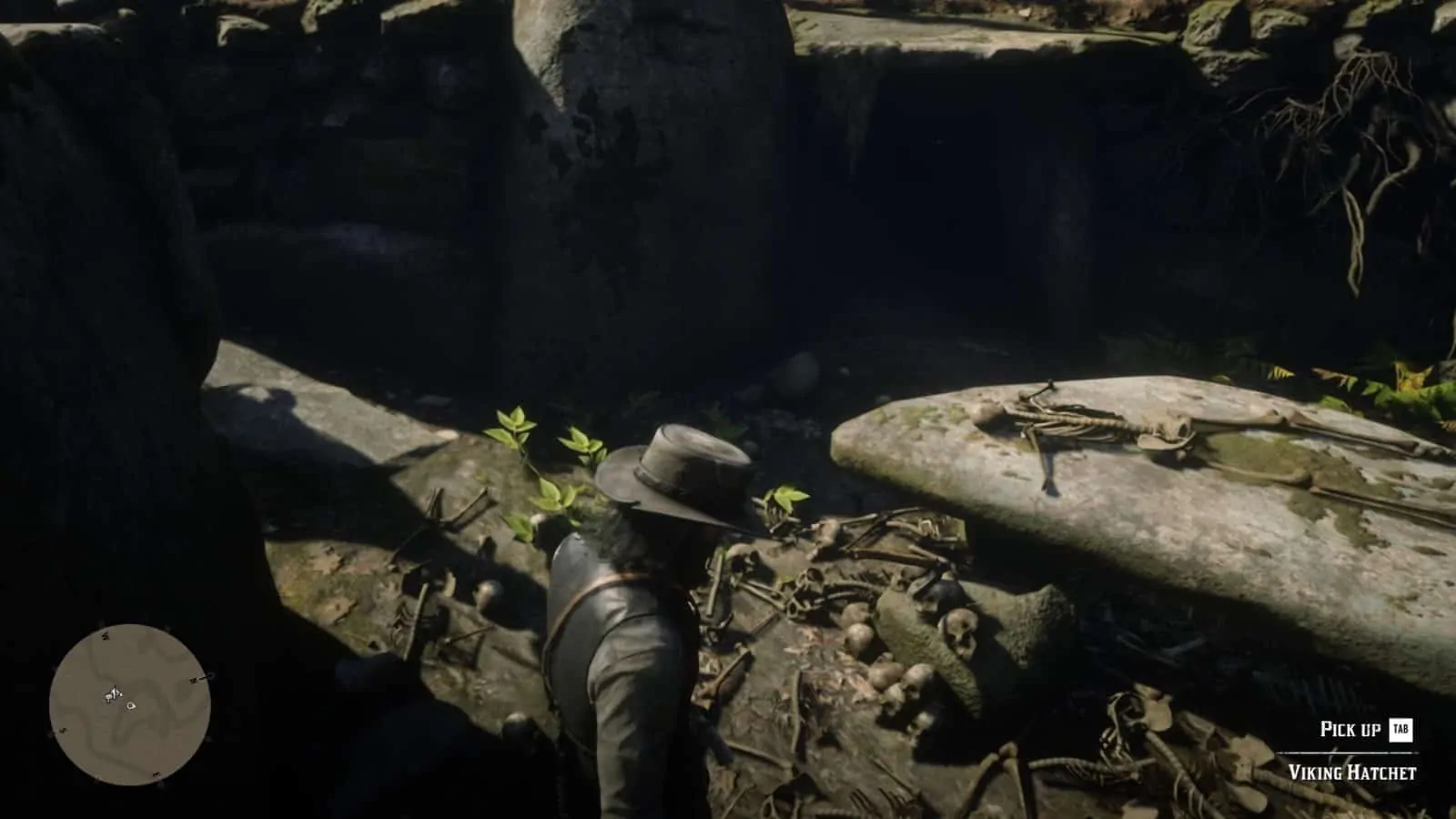
Task: Select the white dot marker on the minimap
Action: [131, 705]
